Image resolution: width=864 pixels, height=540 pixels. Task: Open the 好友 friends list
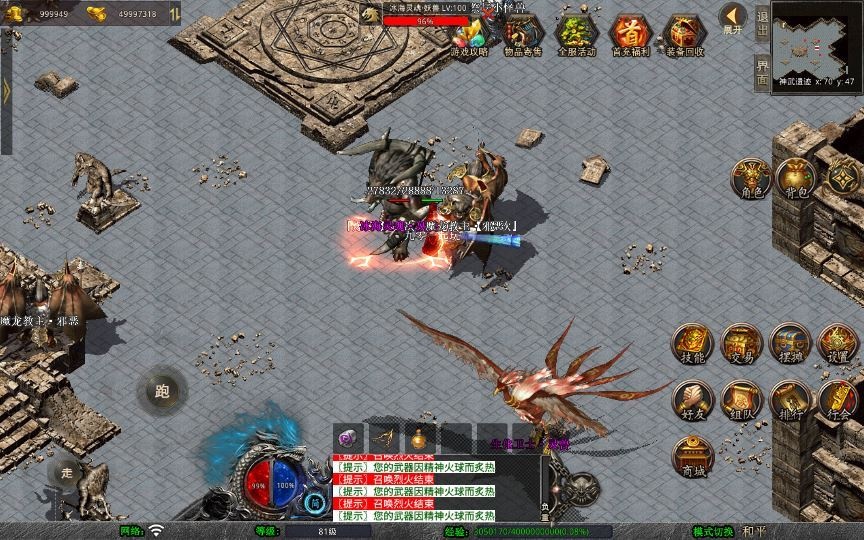pos(692,400)
